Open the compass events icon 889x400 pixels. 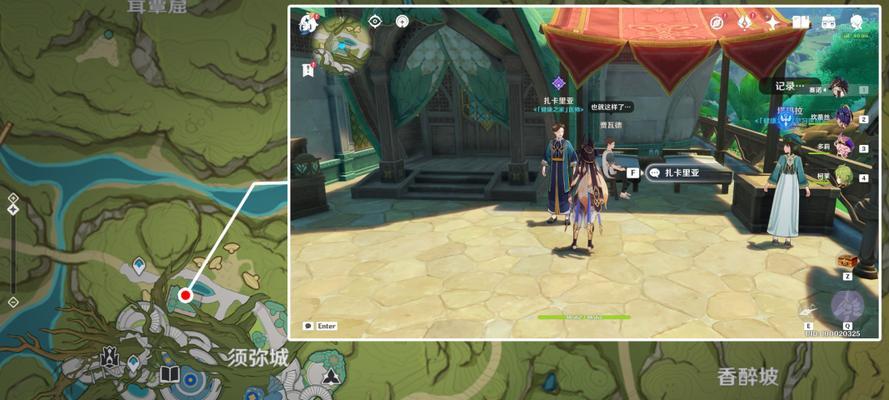pyautogui.click(x=717, y=22)
